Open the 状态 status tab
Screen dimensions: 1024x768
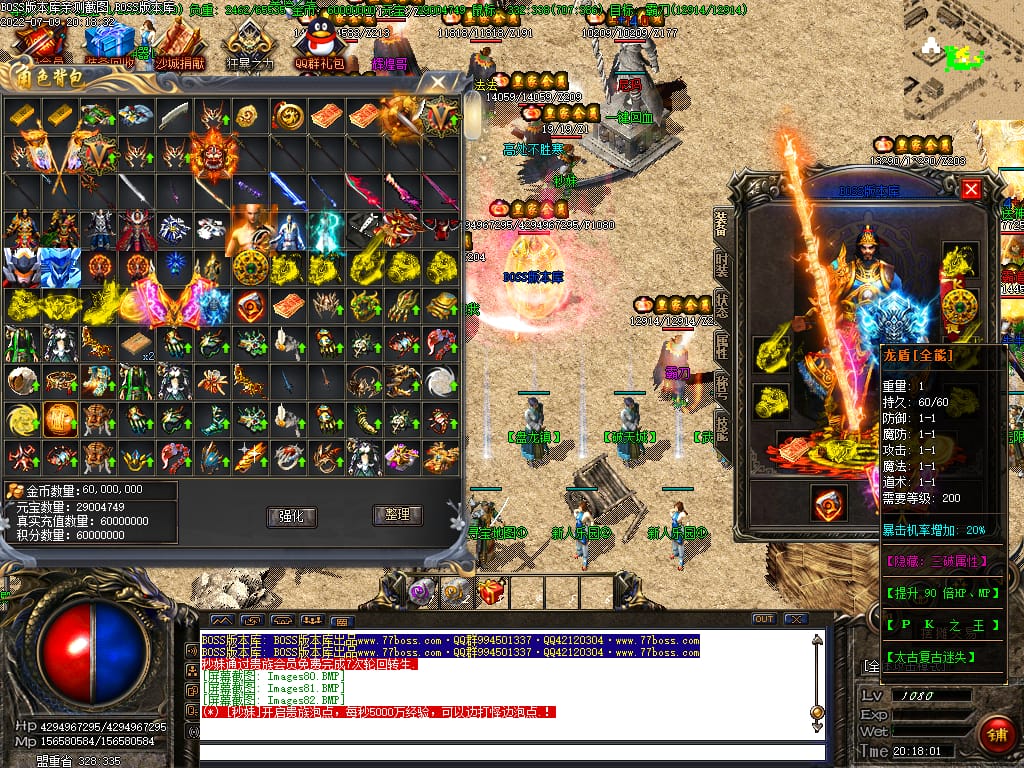coord(722,306)
